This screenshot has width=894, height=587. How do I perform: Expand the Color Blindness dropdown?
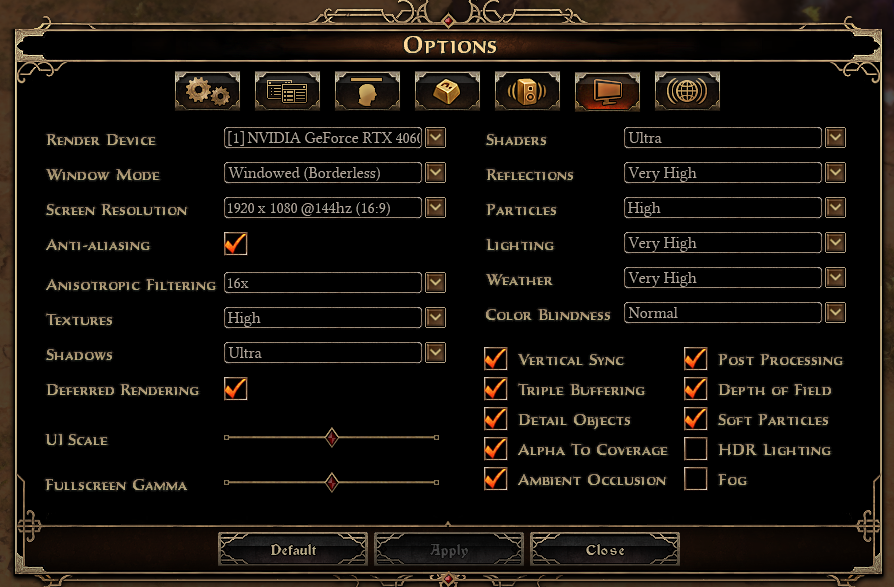835,313
